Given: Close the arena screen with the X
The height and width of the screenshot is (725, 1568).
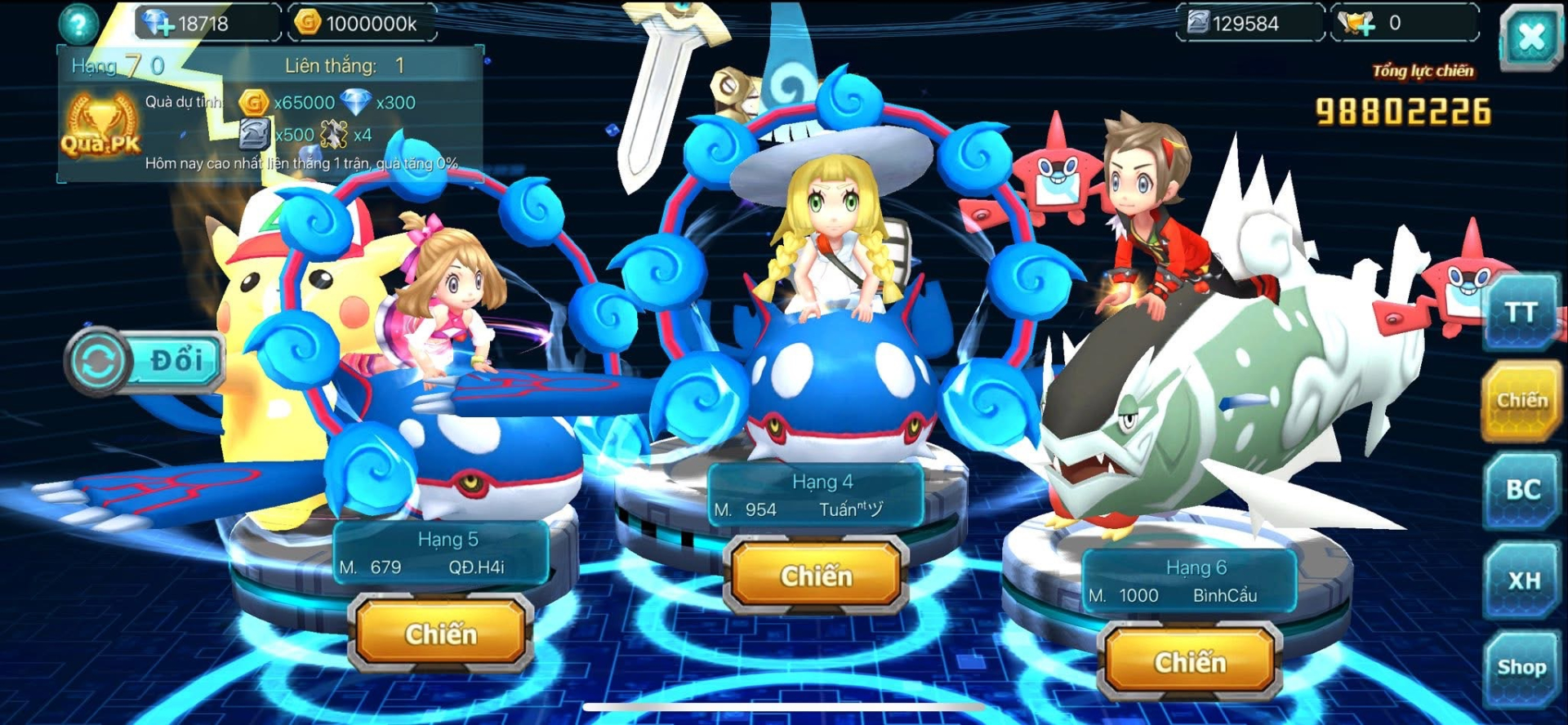Looking at the screenshot, I should tap(1530, 38).
